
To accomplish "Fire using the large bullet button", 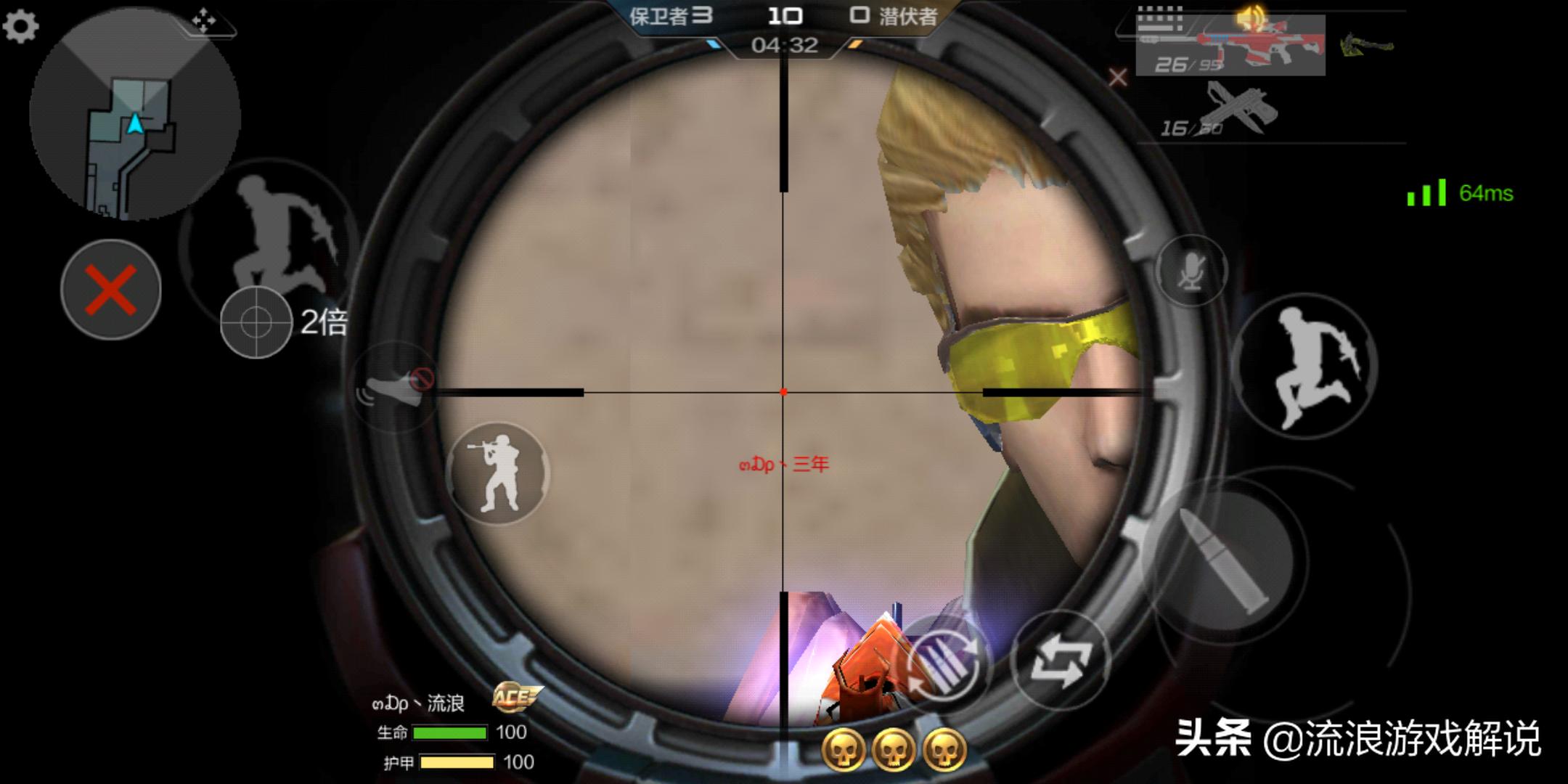I will (x=1222, y=559).
